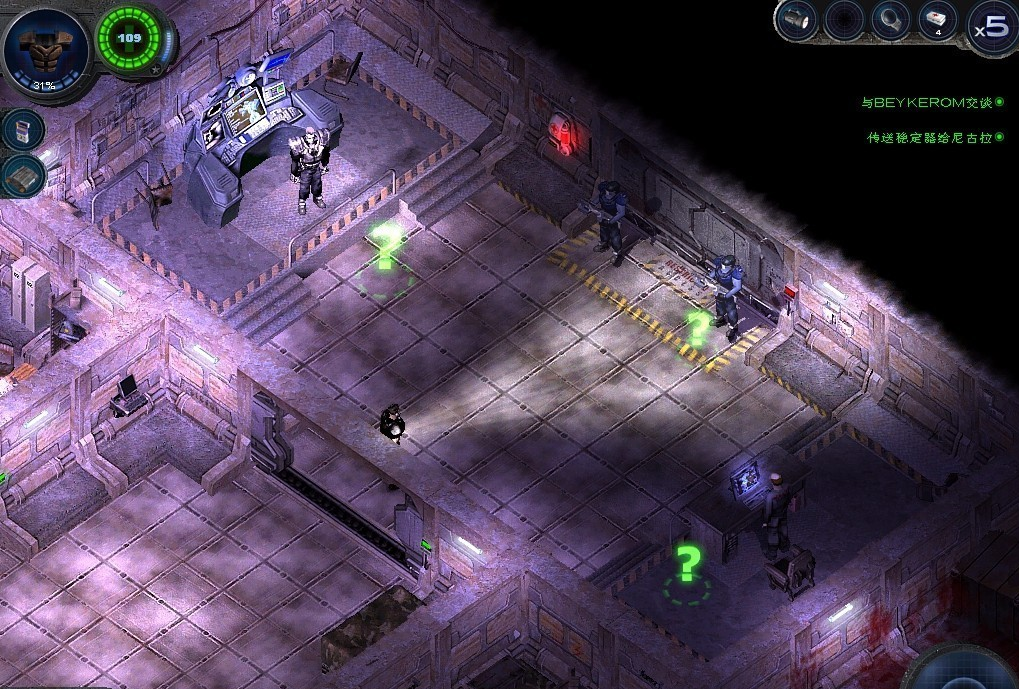Toggle the flashlight item icon
The height and width of the screenshot is (689, 1019).
pos(797,20)
